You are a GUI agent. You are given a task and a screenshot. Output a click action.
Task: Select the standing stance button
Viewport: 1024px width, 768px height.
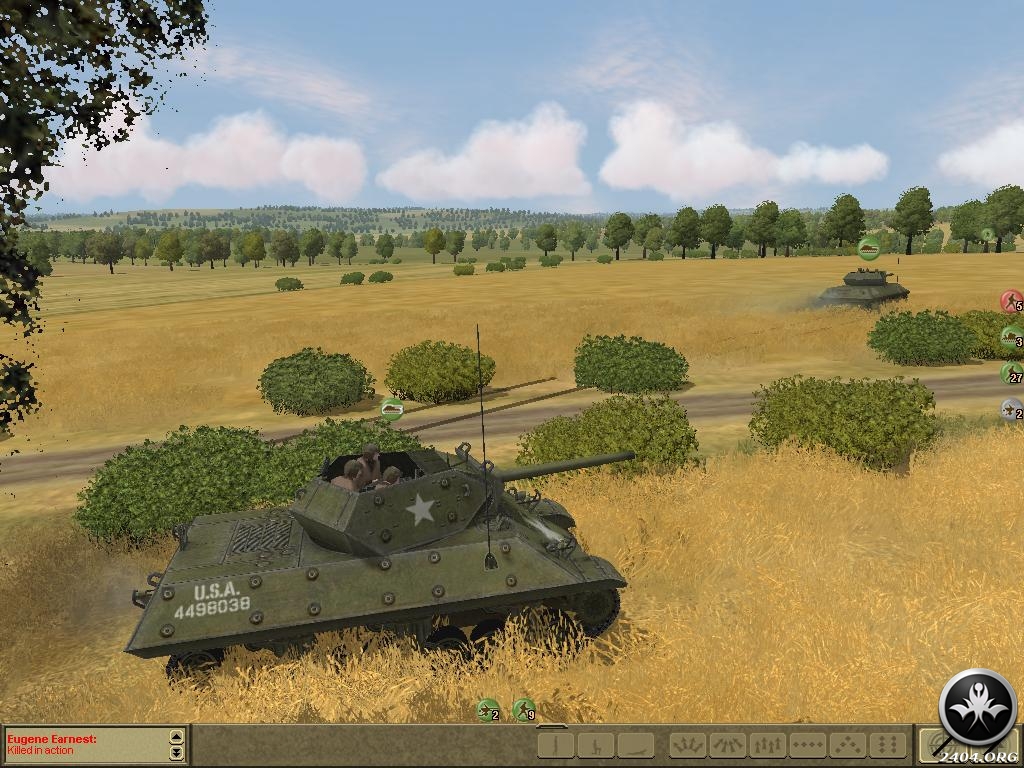(x=556, y=745)
